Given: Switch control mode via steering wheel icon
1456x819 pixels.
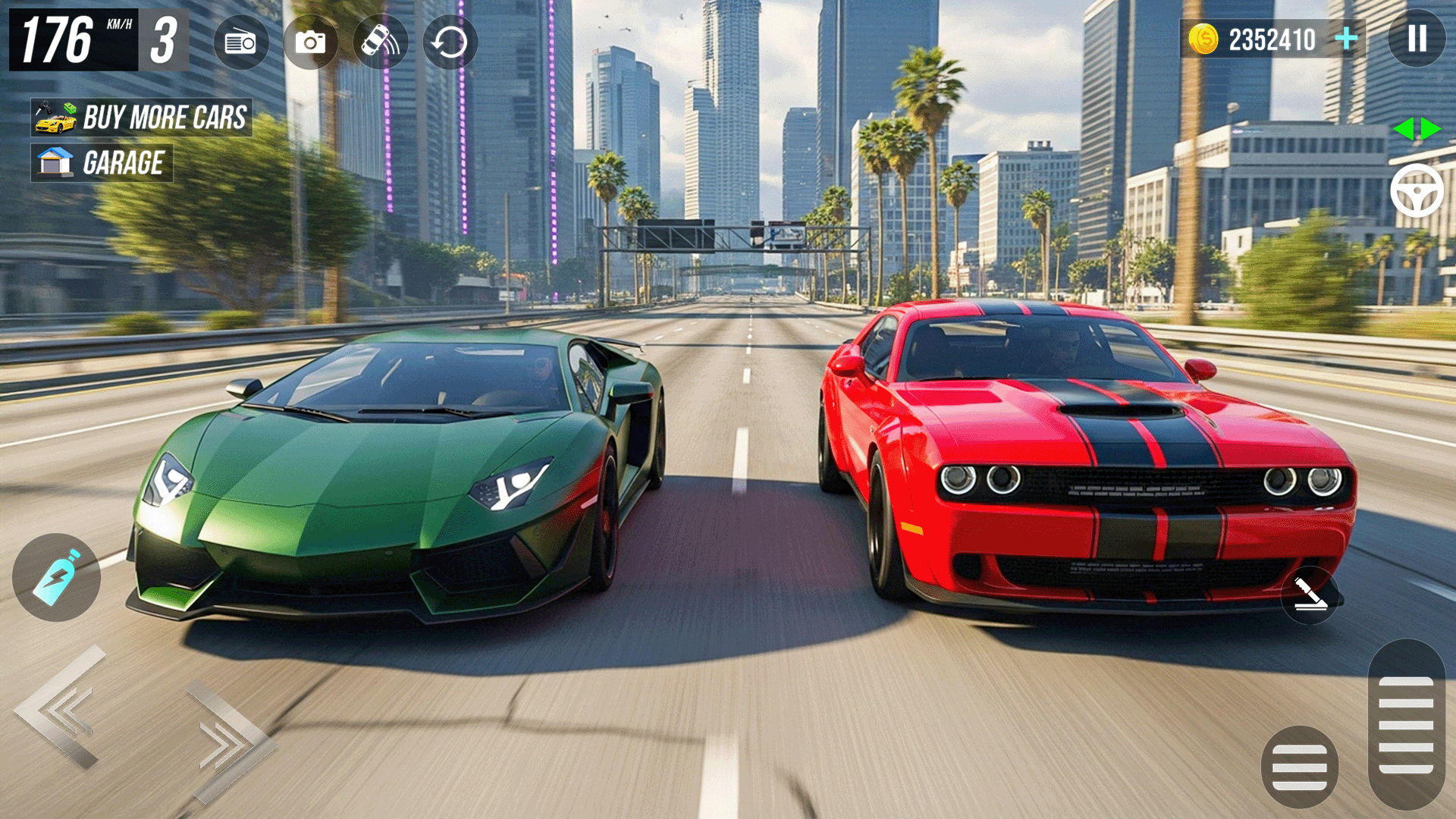Looking at the screenshot, I should [x=1417, y=191].
